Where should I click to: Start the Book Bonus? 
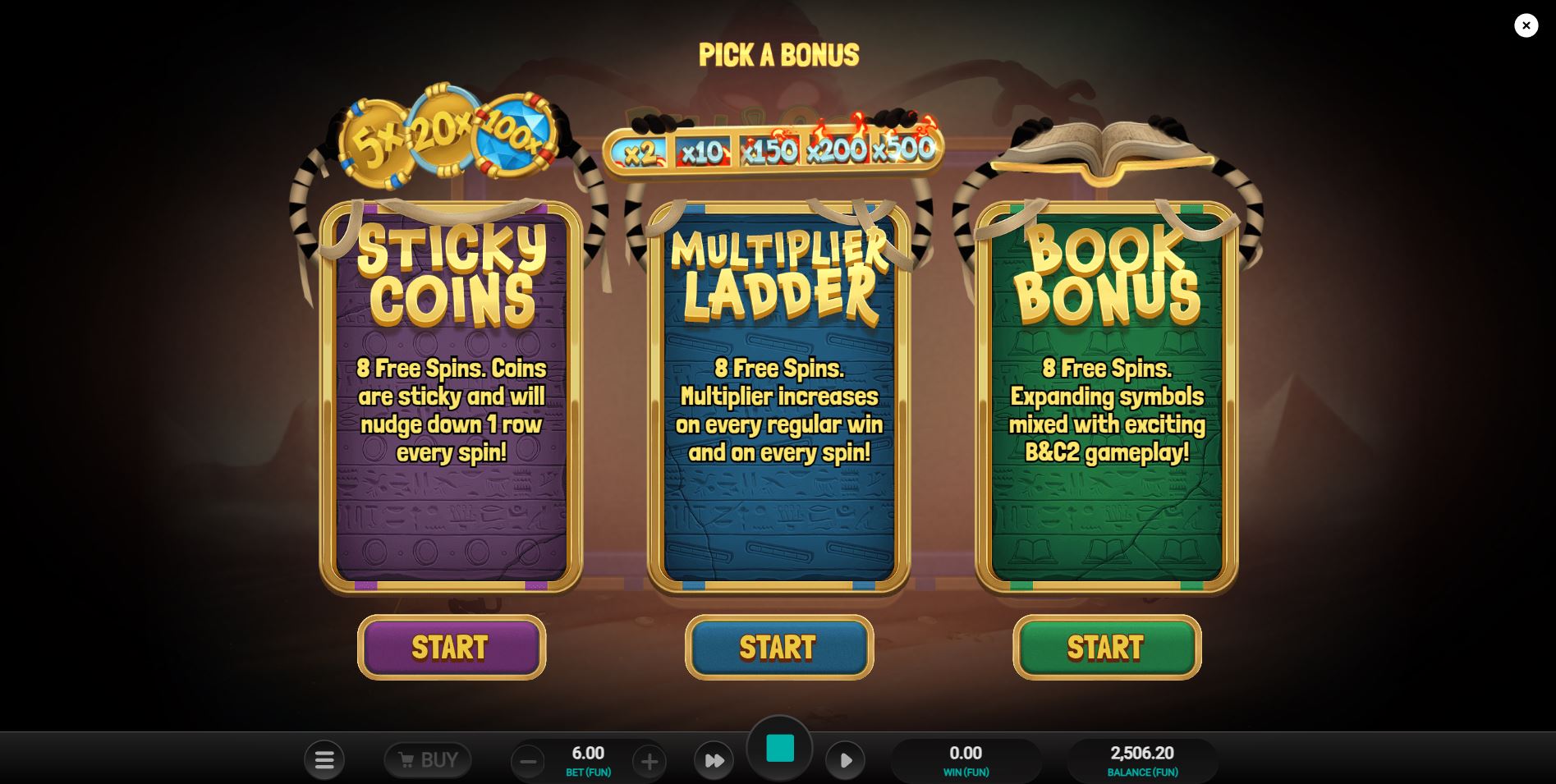(x=1106, y=648)
